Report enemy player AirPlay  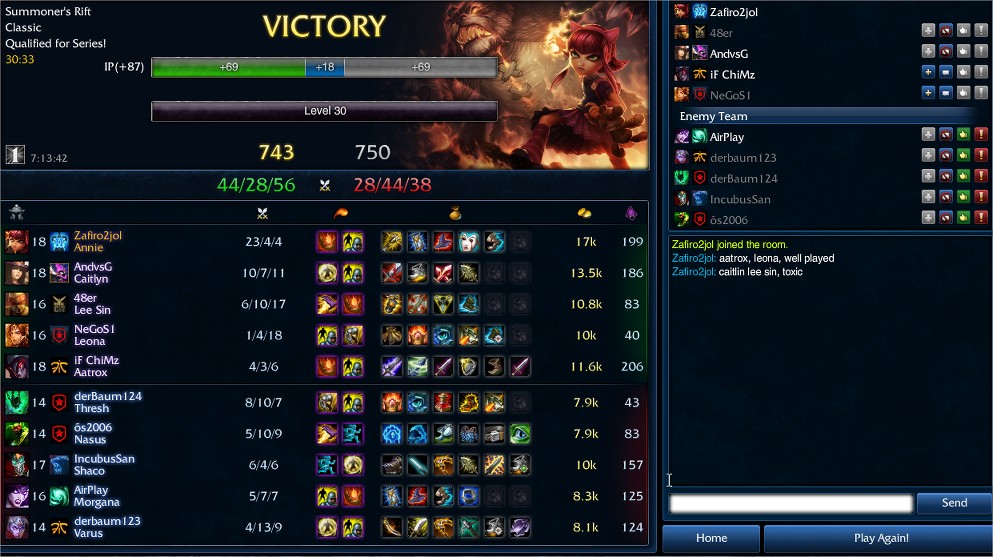coord(982,136)
